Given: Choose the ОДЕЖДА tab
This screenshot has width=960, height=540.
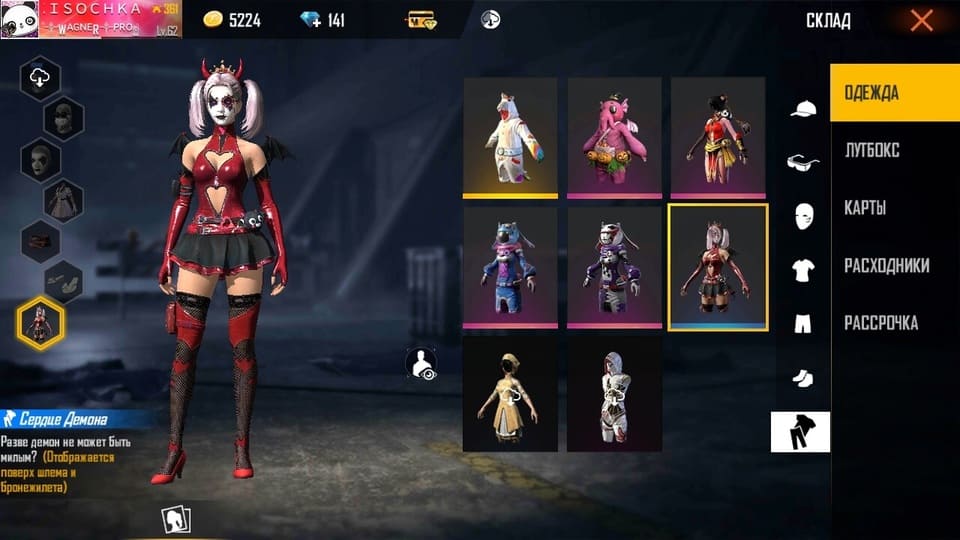Looking at the screenshot, I should 871,93.
